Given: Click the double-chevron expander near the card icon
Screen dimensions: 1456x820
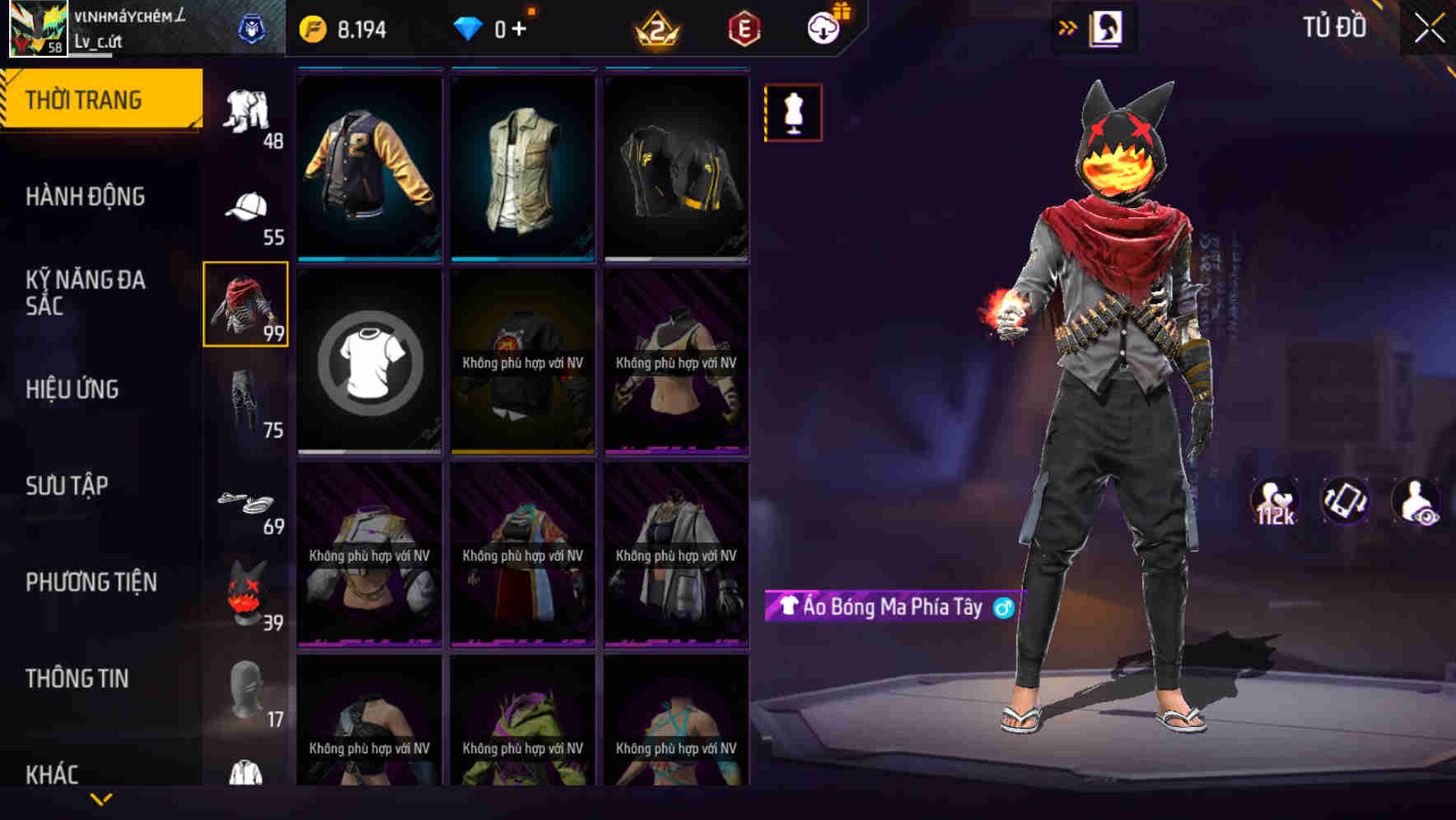Looking at the screenshot, I should coord(1068,26).
